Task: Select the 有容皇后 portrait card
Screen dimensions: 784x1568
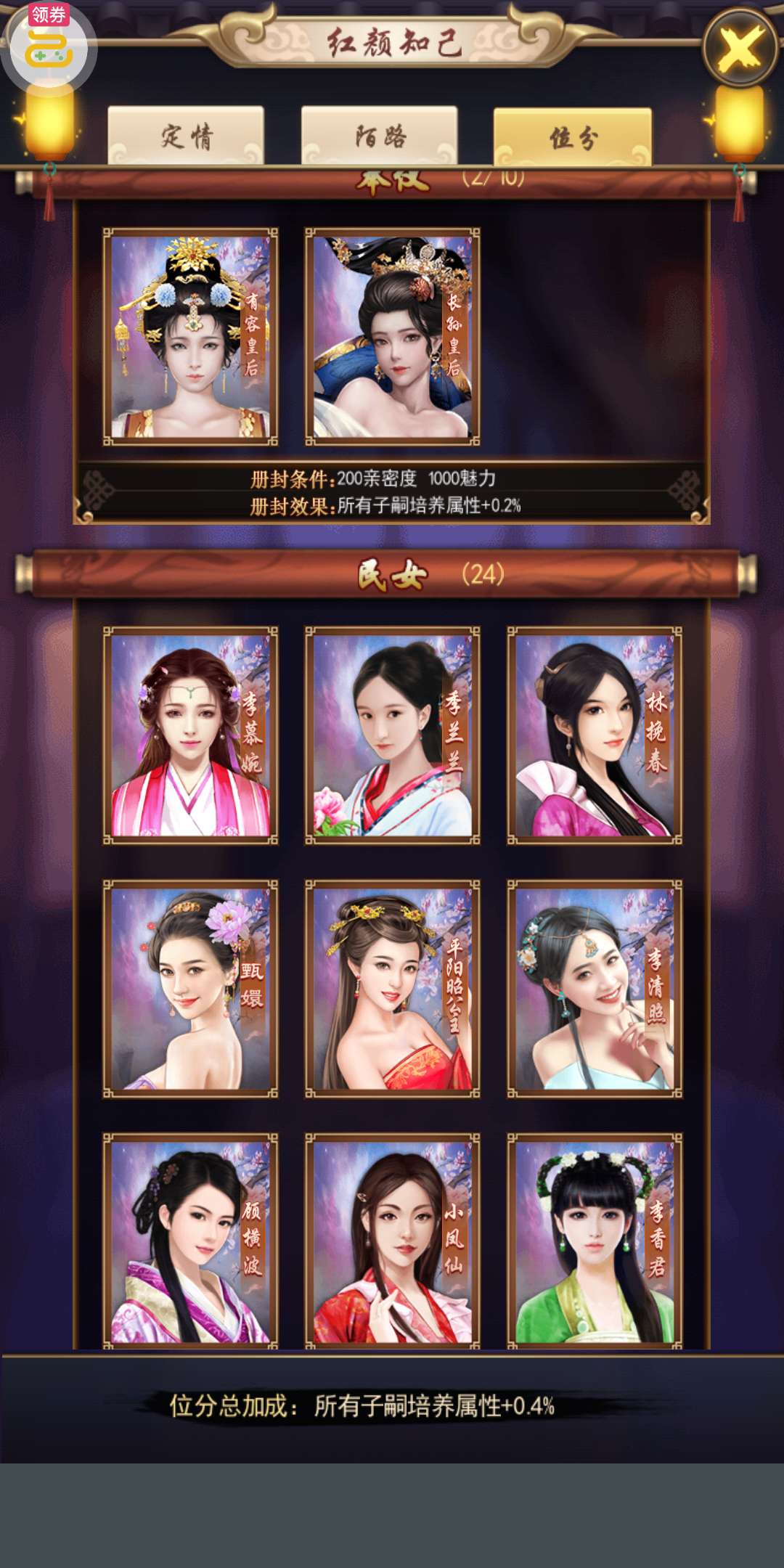Action: point(190,336)
